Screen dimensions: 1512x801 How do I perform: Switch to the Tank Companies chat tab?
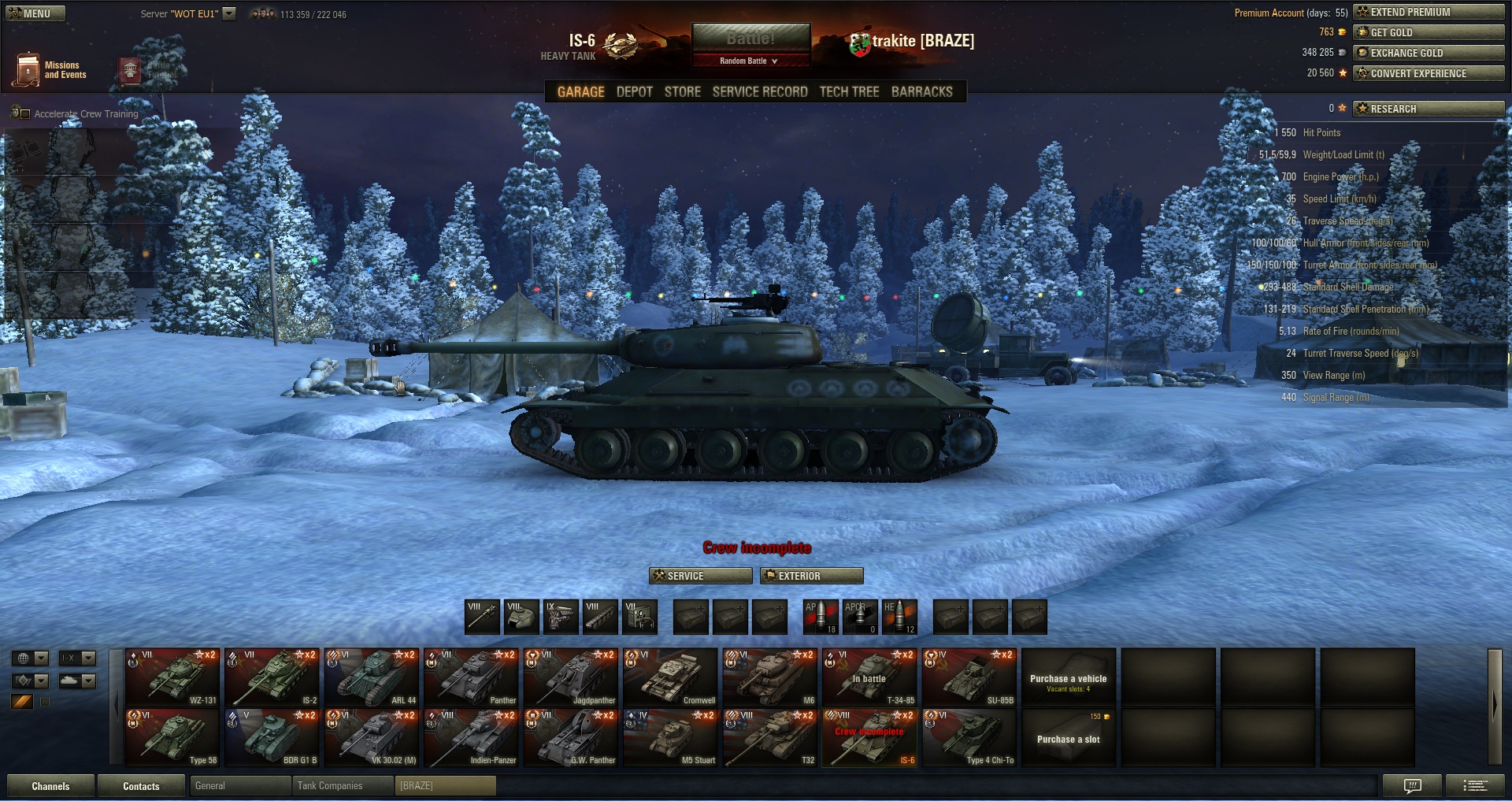pyautogui.click(x=342, y=786)
